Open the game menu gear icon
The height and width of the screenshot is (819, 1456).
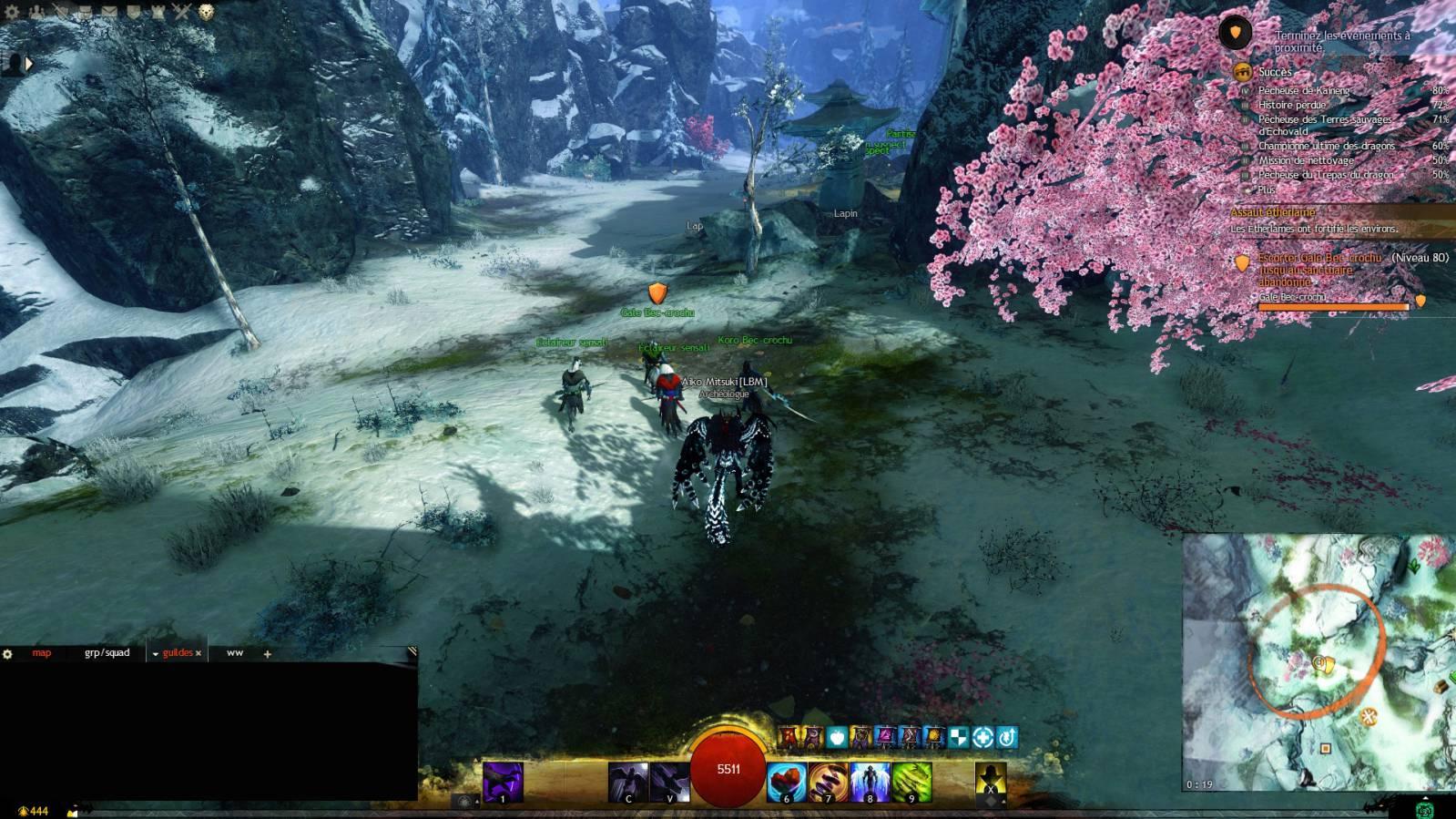[x=13, y=12]
